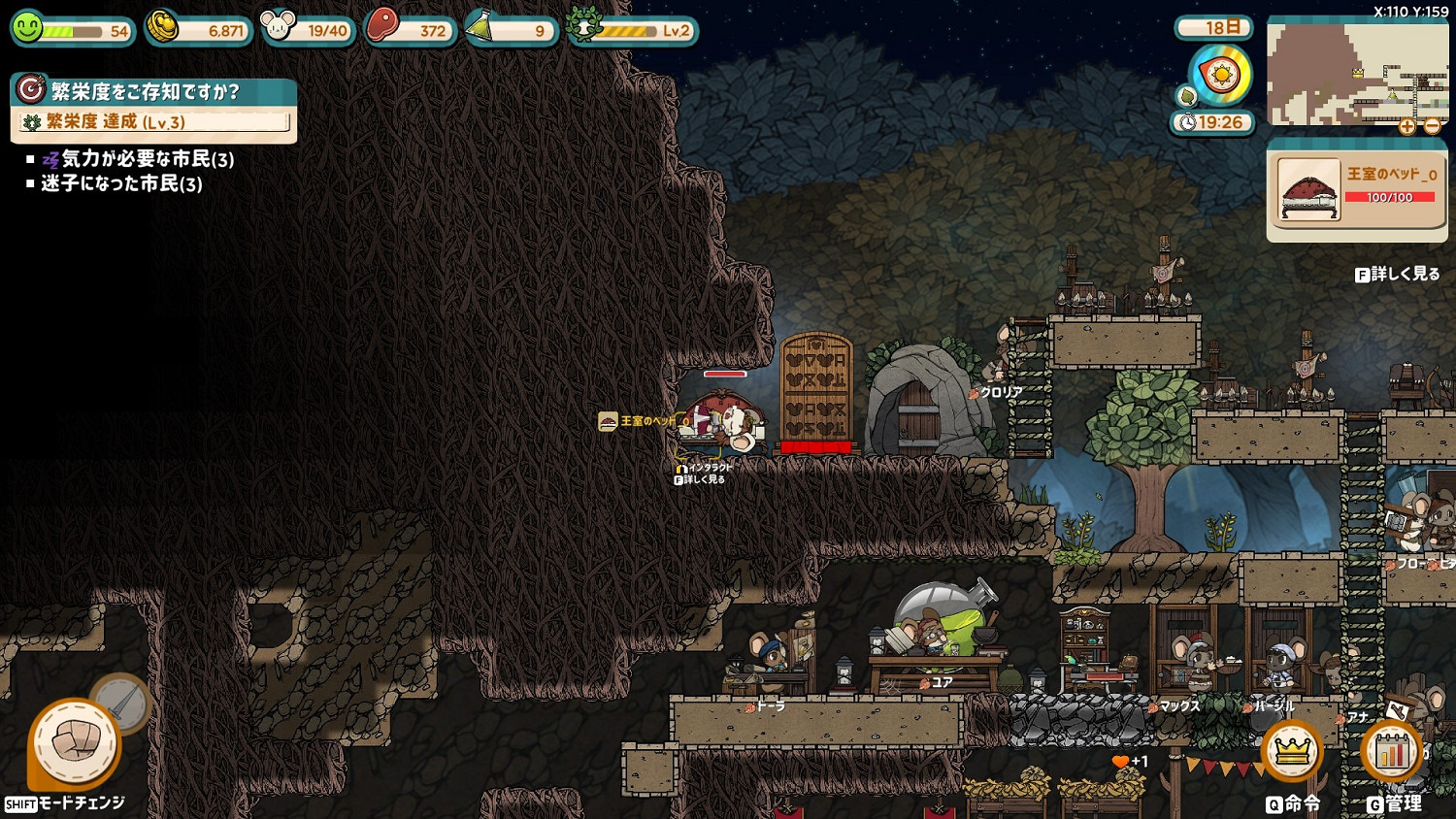Click the green flask research counter

point(511,30)
